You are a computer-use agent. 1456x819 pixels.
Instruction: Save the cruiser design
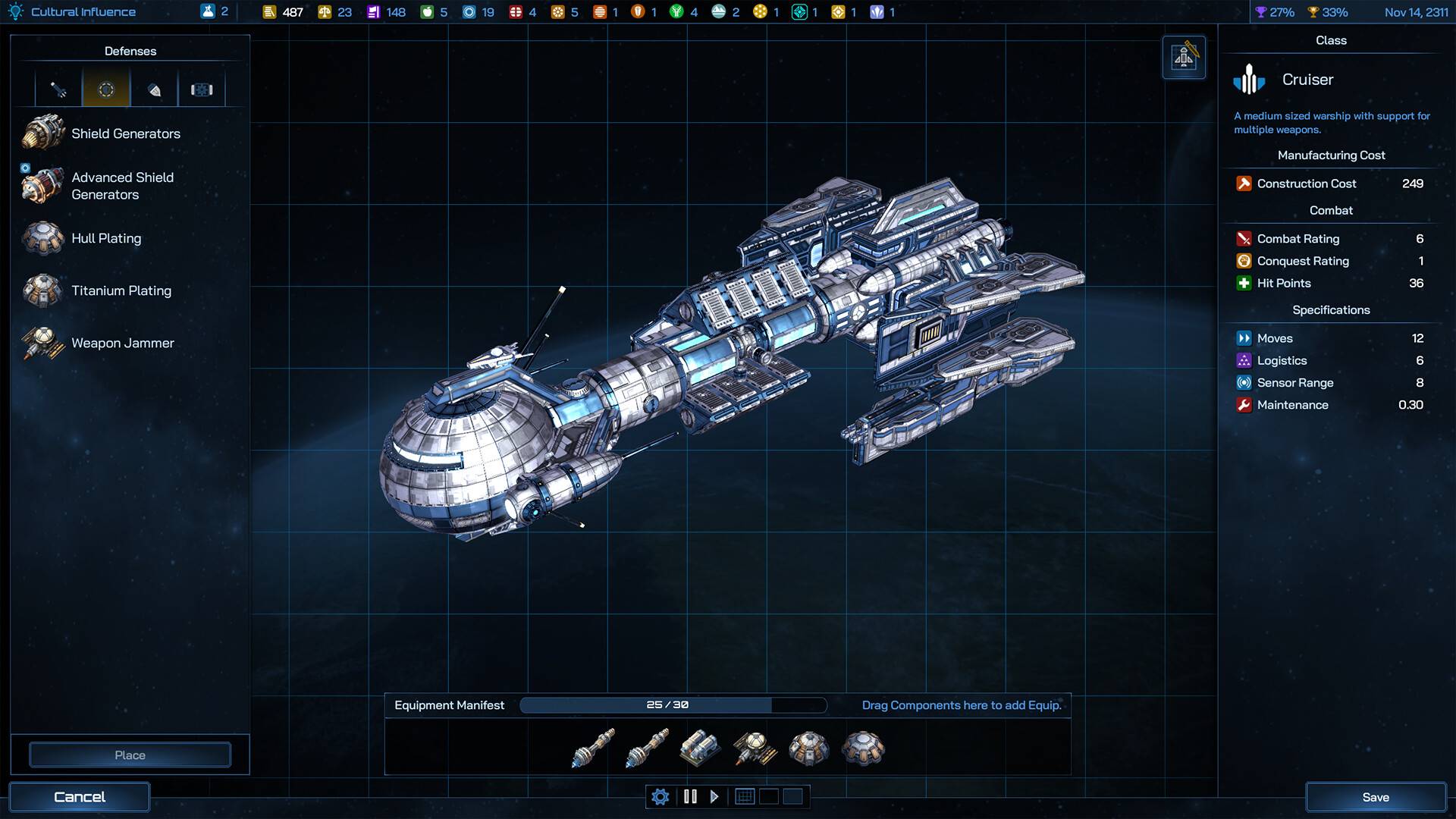[x=1376, y=796]
